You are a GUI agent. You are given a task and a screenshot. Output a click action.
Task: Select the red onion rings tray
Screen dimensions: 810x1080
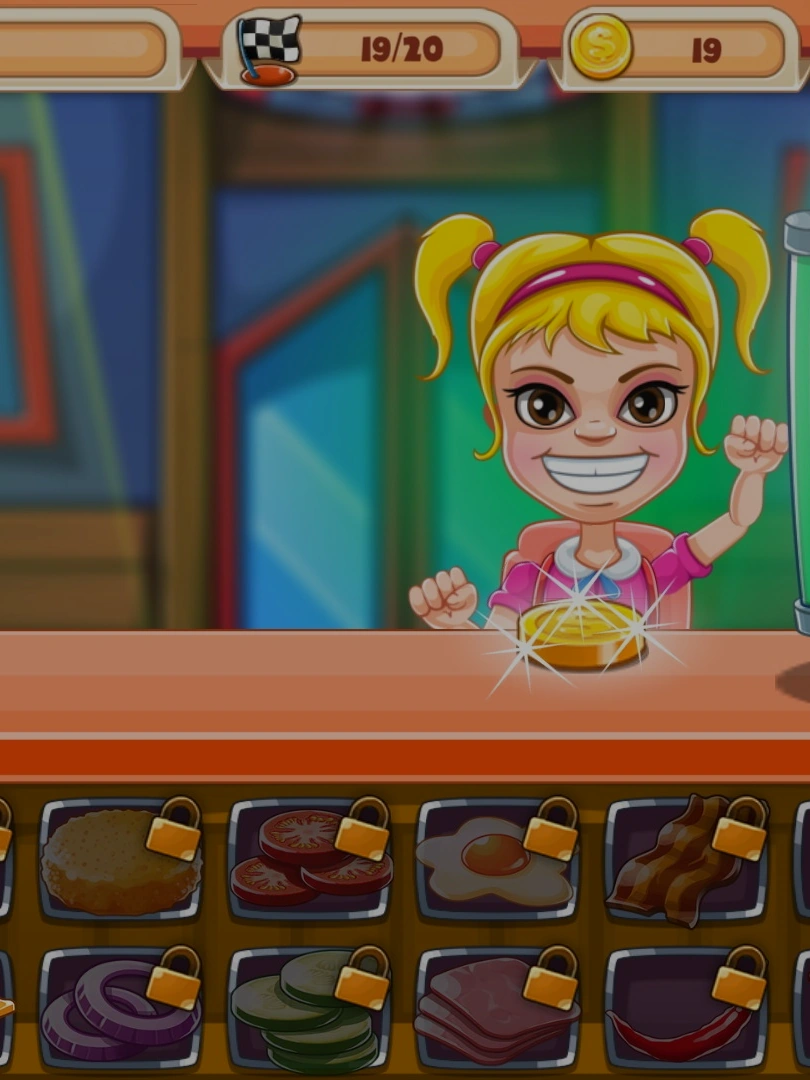[x=119, y=1008]
